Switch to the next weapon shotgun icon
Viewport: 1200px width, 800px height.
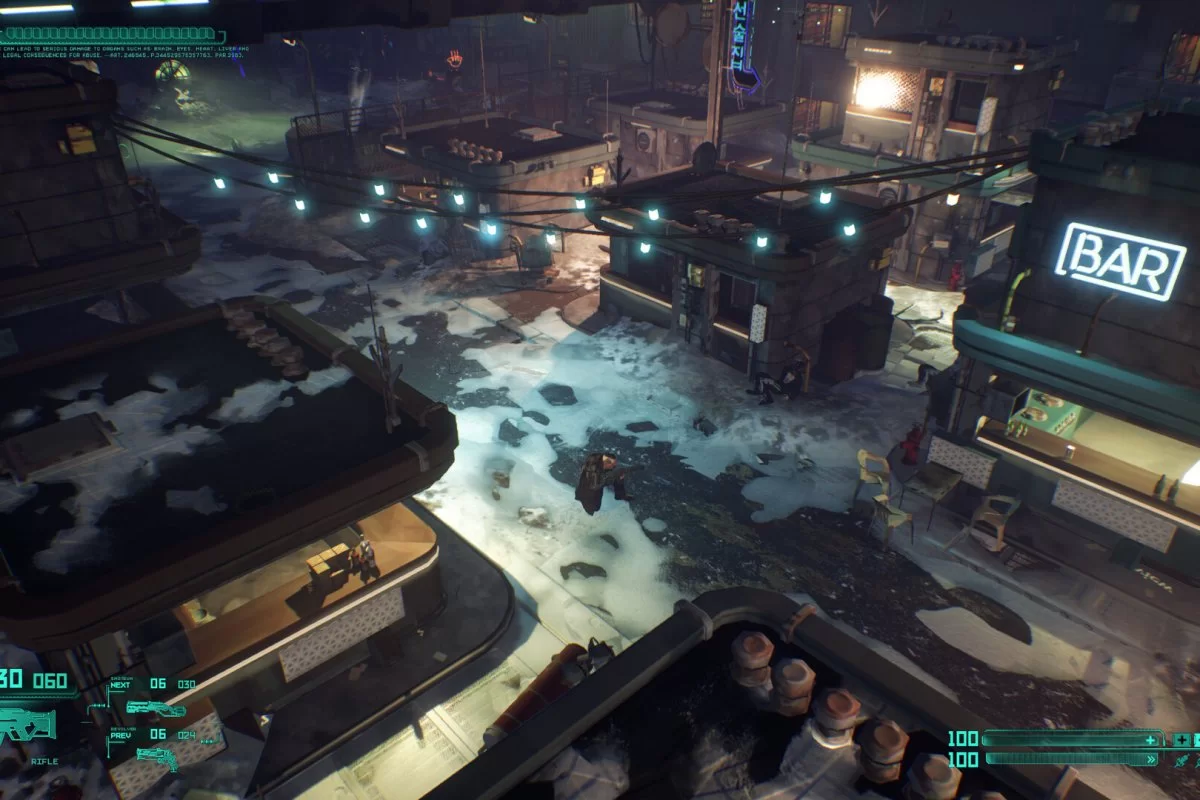(156, 708)
